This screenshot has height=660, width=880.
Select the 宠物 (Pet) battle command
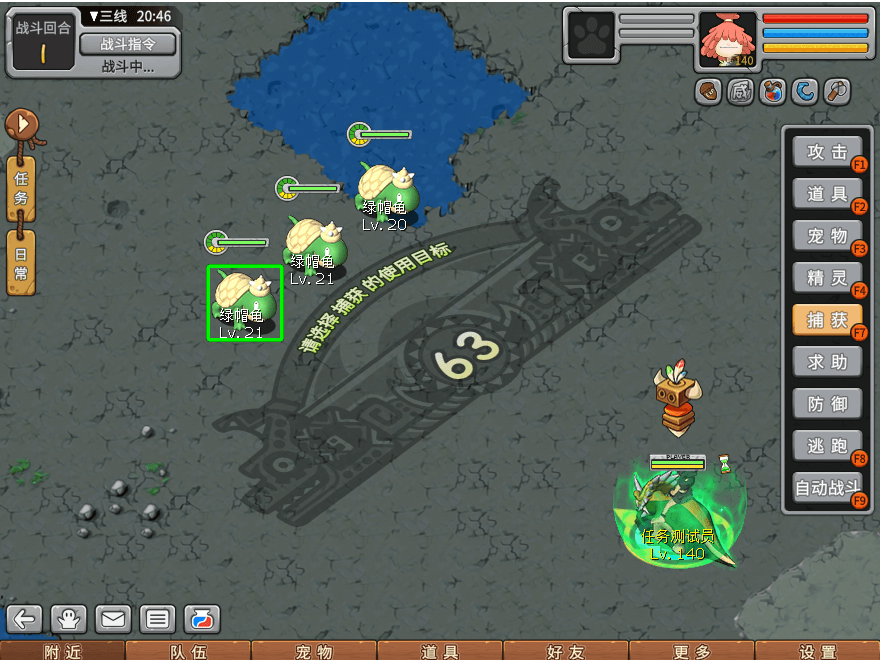coord(827,236)
